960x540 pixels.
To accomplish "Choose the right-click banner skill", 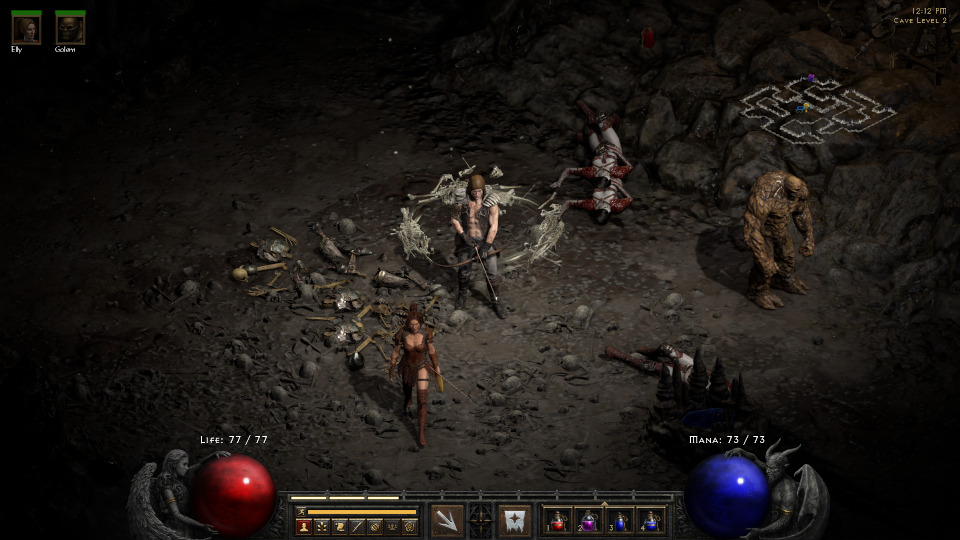I will point(515,520).
